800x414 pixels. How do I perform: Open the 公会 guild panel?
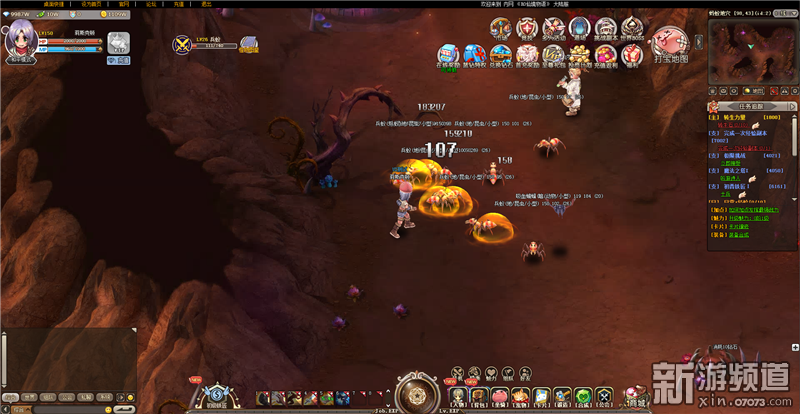coord(605,398)
